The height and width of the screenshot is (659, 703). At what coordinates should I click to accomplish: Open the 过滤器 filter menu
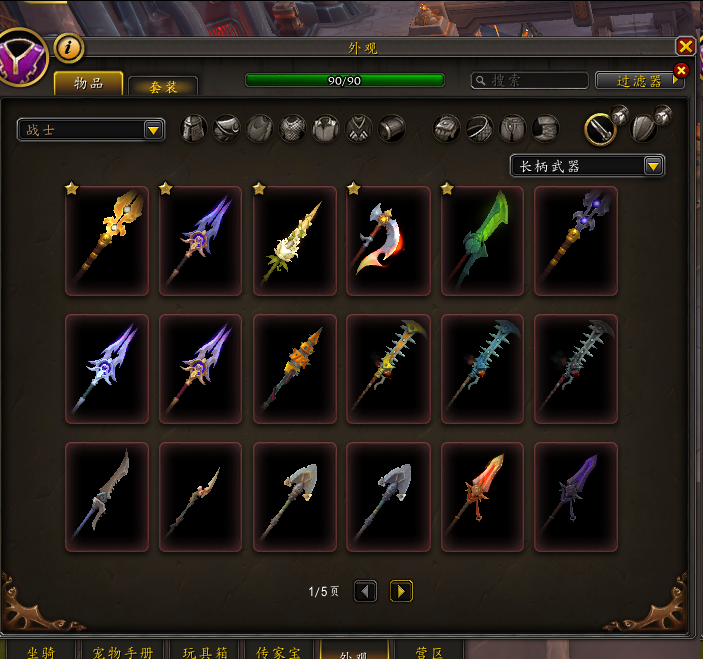640,80
